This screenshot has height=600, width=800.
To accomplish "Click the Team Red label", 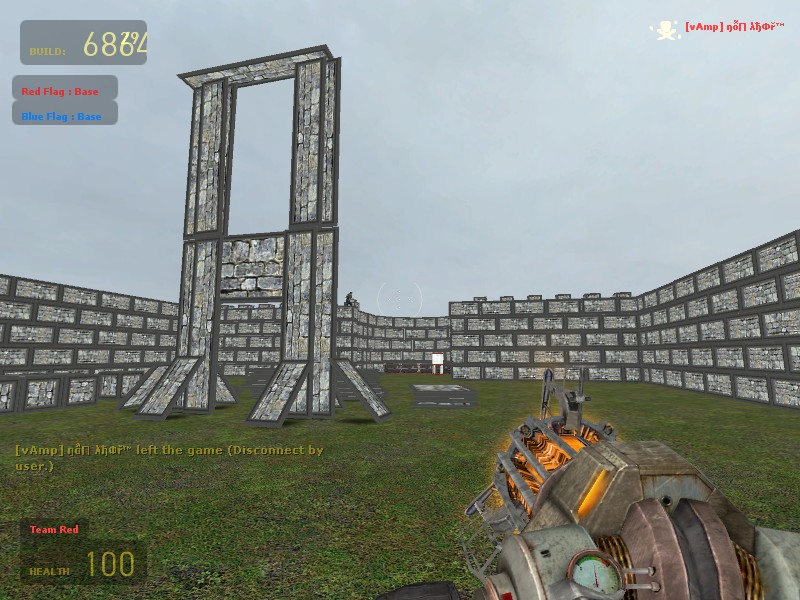I will 54,530.
